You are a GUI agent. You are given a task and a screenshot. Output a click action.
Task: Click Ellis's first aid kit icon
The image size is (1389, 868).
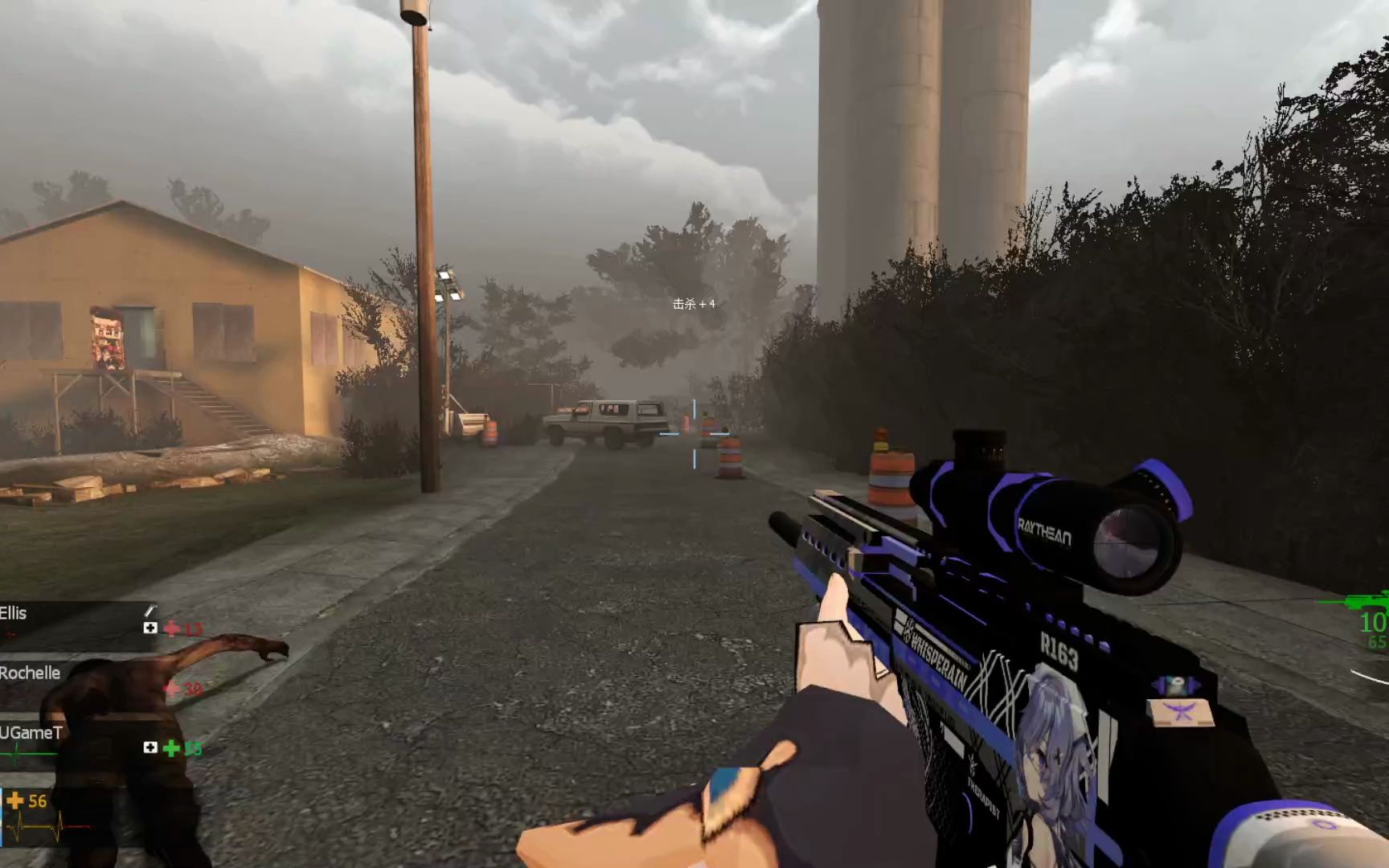(150, 628)
